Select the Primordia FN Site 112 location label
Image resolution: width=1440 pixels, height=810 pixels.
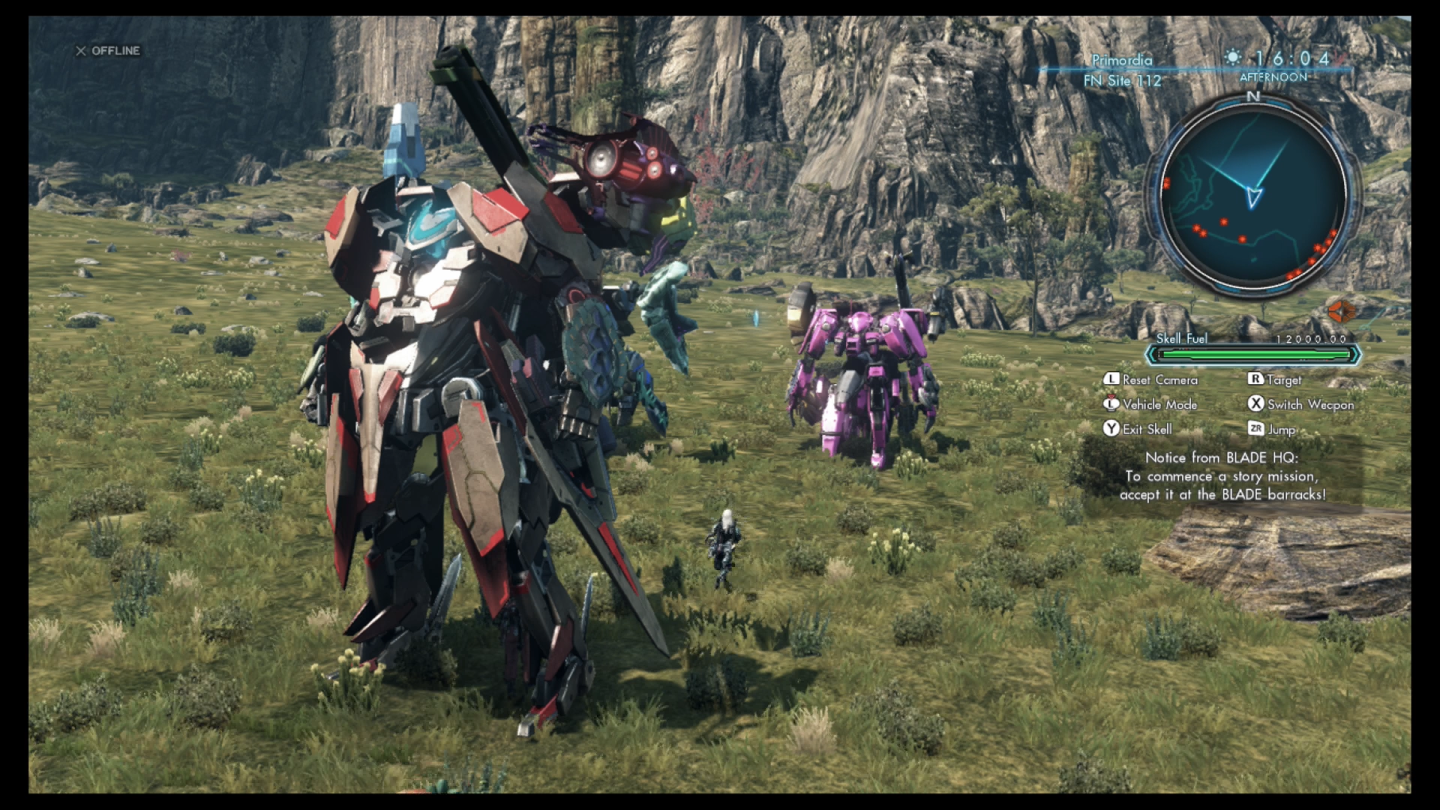point(1123,70)
